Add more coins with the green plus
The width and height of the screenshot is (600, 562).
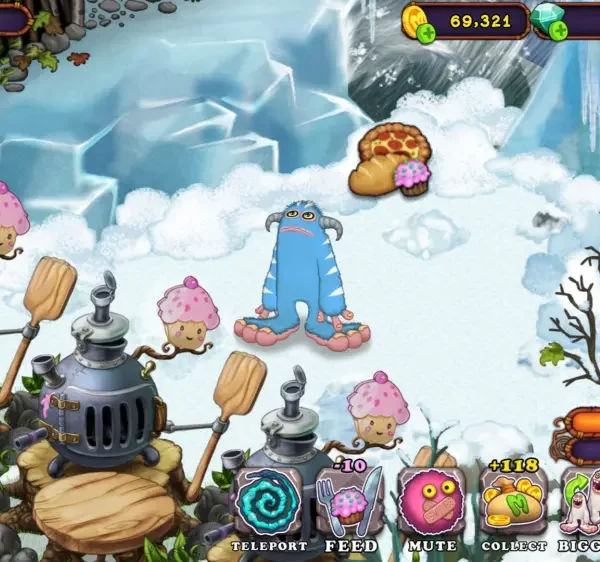[426, 33]
